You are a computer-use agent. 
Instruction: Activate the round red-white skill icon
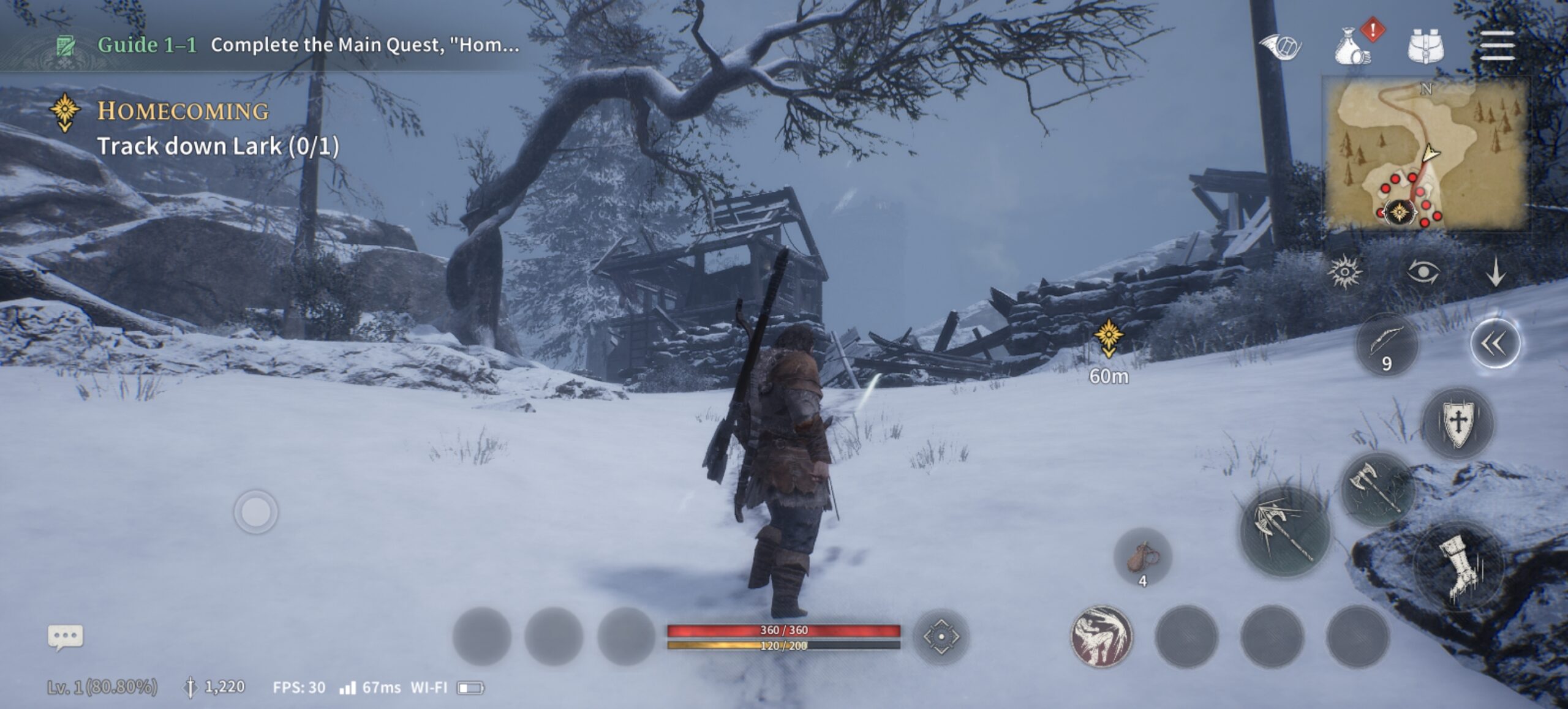tap(1101, 637)
